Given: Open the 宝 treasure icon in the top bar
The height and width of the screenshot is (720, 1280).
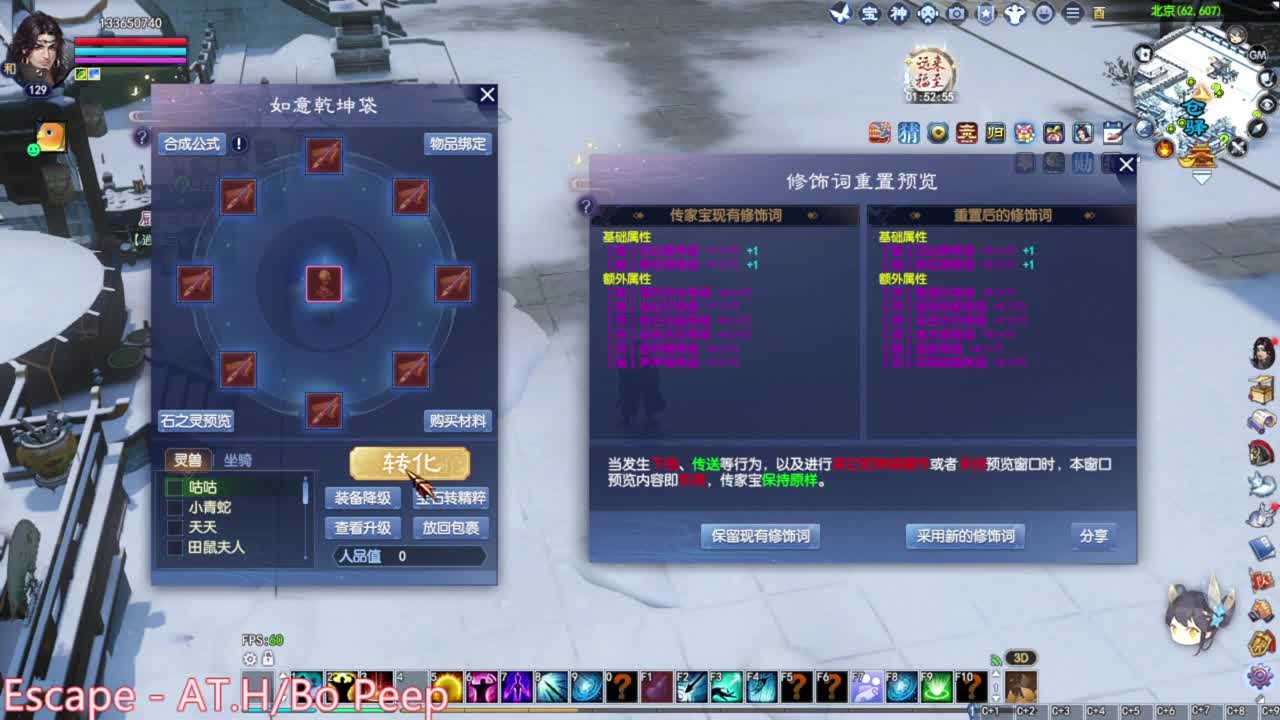Looking at the screenshot, I should 868,14.
